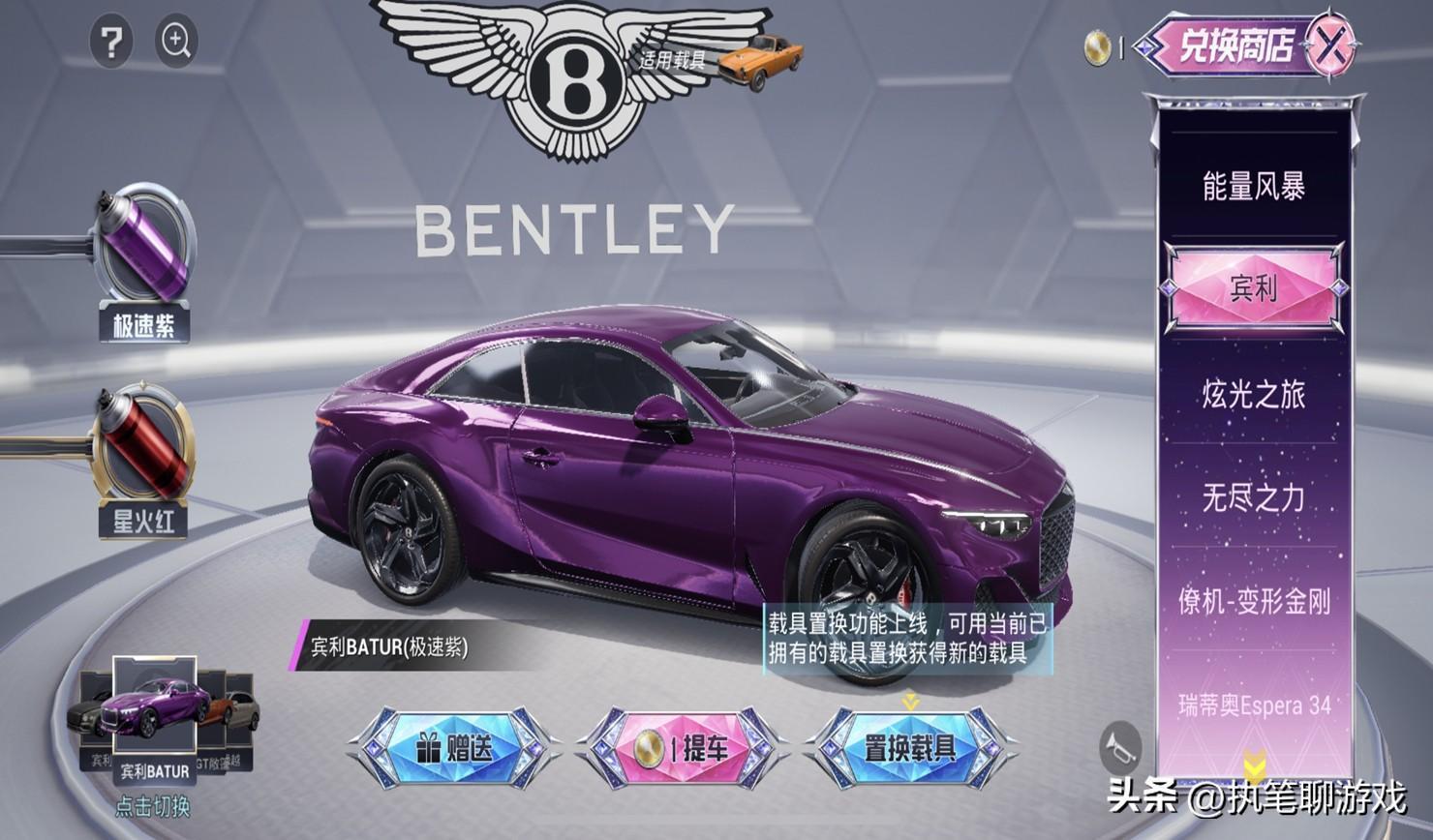Expand the list with yellow down arrows

click(1254, 765)
